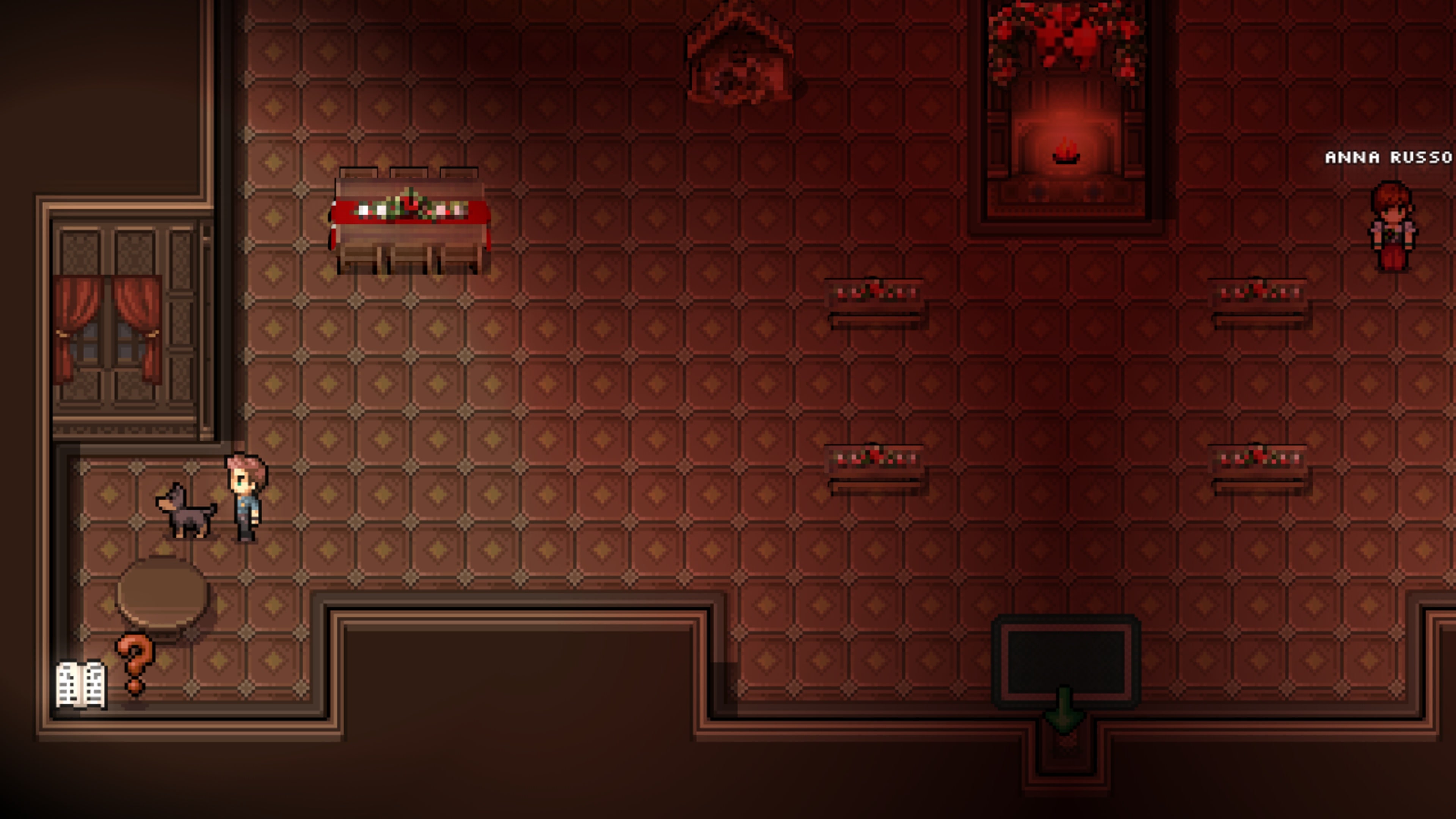Open the journal book icon
Viewport: 1456px width, 819px height.
tap(80, 684)
